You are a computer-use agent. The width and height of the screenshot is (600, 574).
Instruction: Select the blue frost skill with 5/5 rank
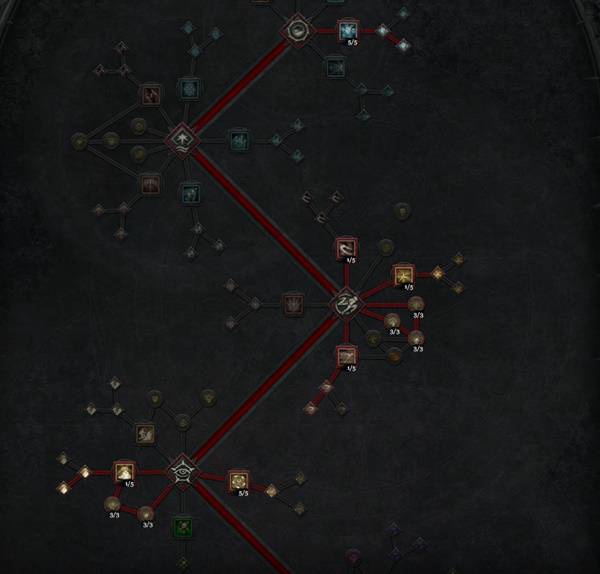coord(347,31)
